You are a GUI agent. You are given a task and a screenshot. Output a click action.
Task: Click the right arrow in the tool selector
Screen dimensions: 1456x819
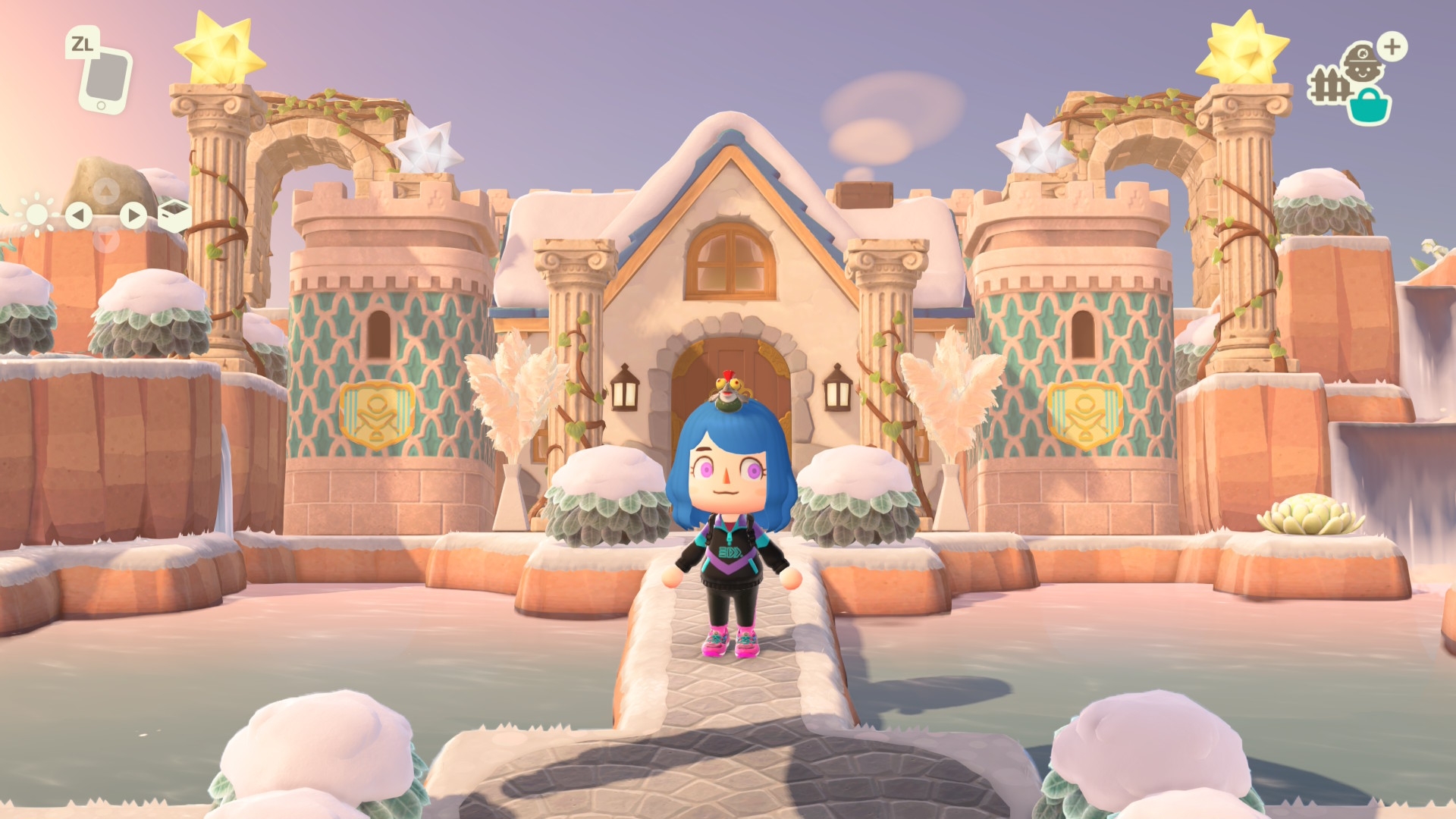133,216
